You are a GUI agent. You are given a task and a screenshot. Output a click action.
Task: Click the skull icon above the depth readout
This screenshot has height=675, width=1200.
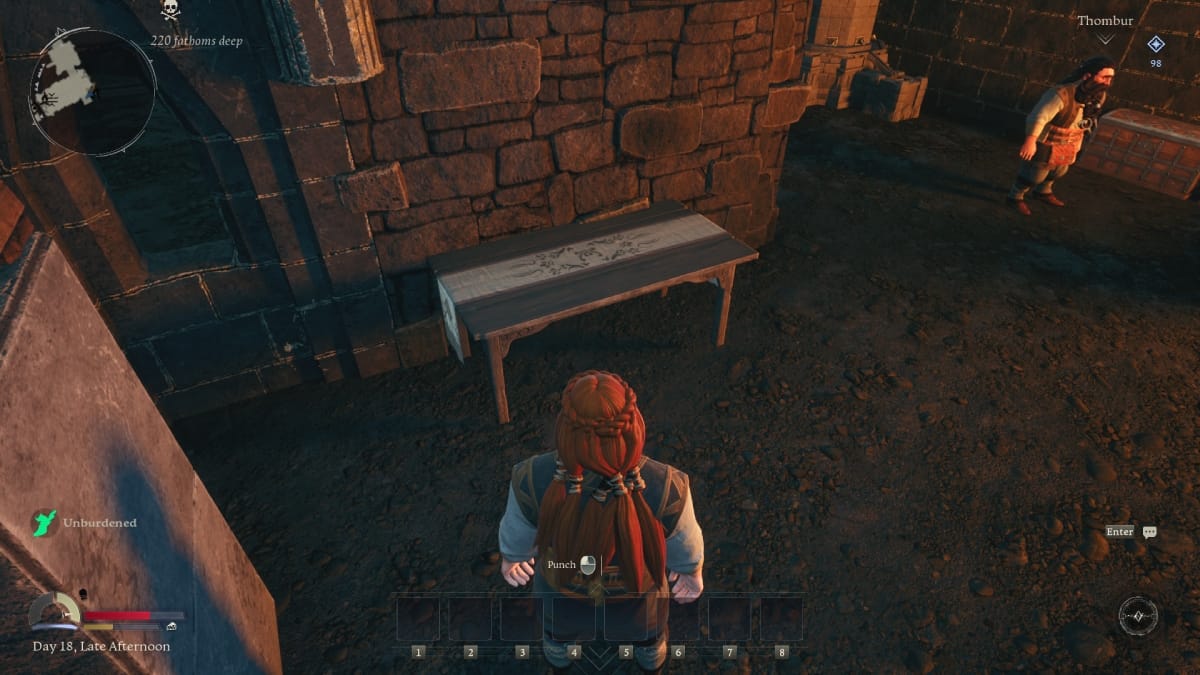pos(171,11)
